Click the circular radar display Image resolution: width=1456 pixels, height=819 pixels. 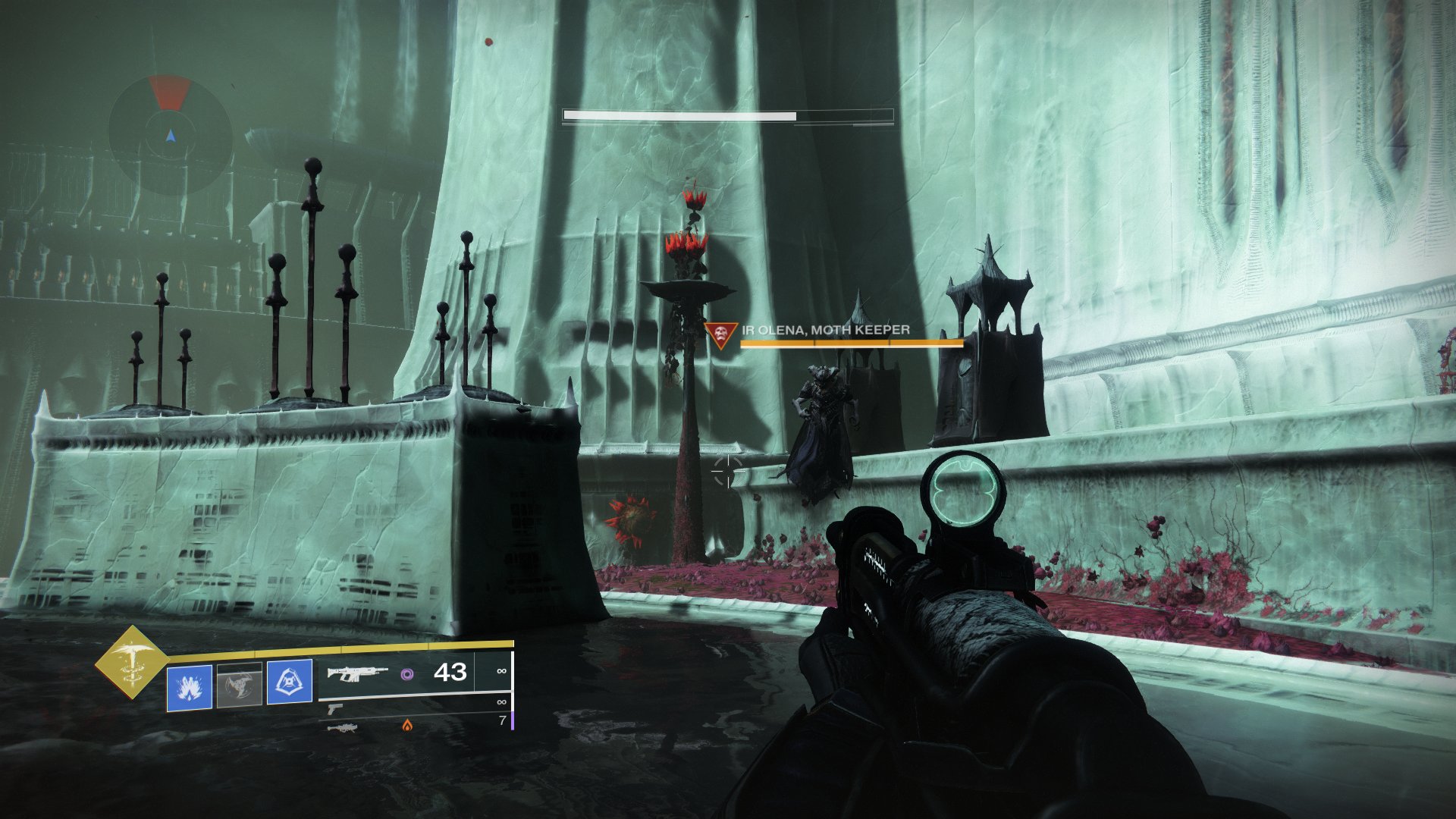[171, 135]
